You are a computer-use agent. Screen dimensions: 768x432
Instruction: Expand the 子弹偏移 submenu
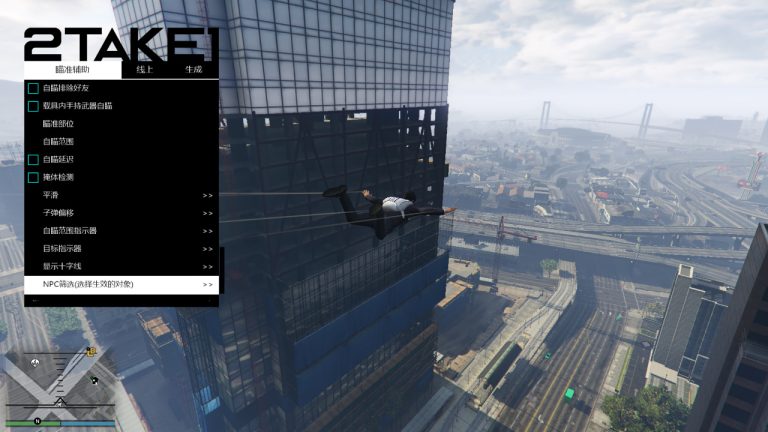click(x=120, y=213)
